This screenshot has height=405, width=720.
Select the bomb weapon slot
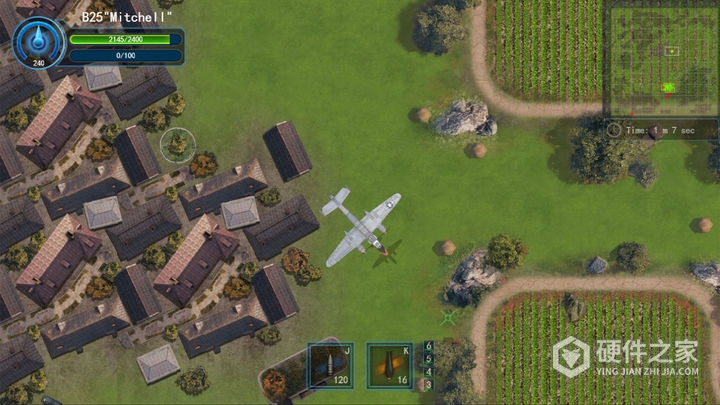point(389,365)
